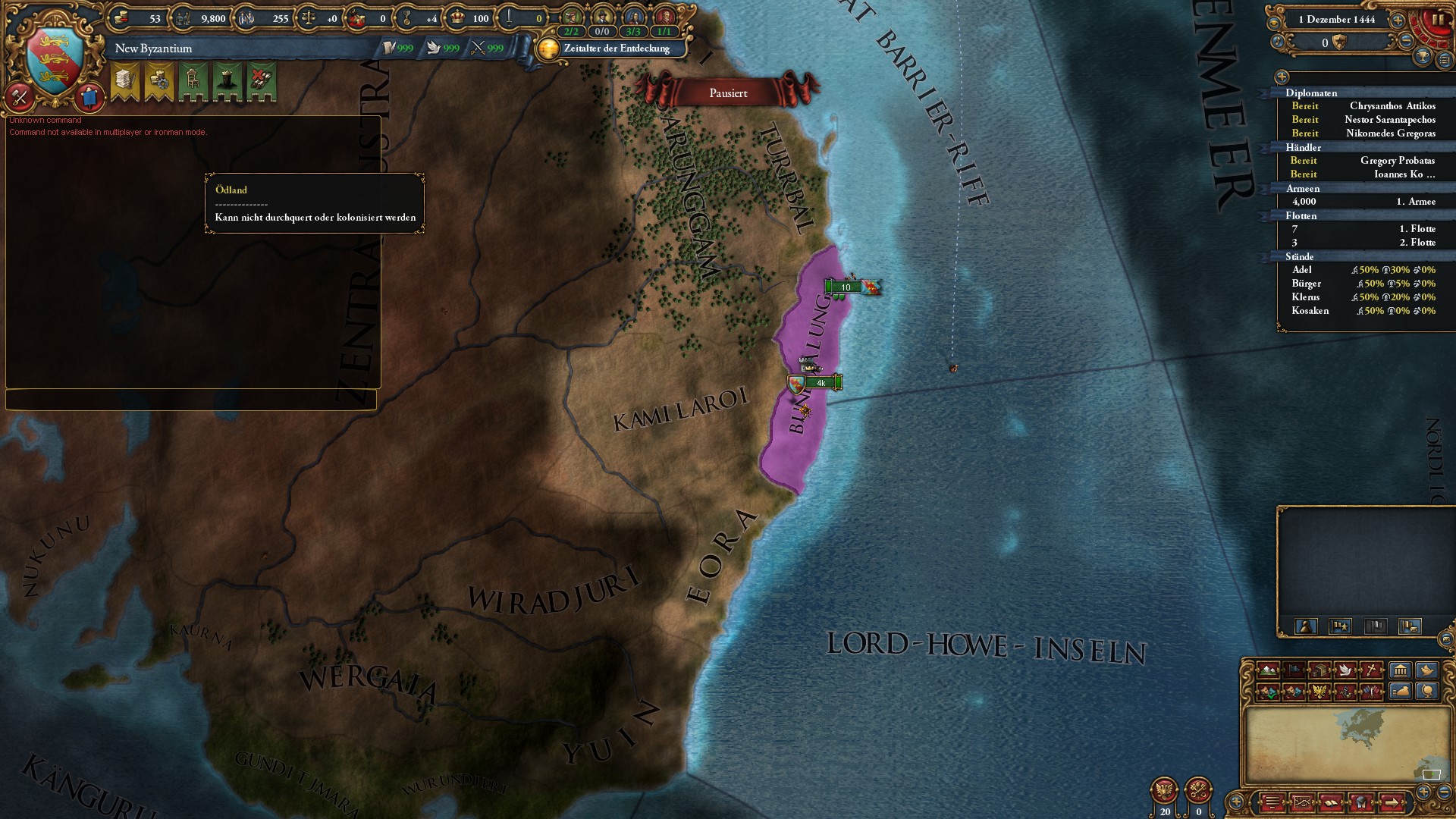The width and height of the screenshot is (1456, 819).
Task: Toggle the music note button
Action: pos(1278,42)
